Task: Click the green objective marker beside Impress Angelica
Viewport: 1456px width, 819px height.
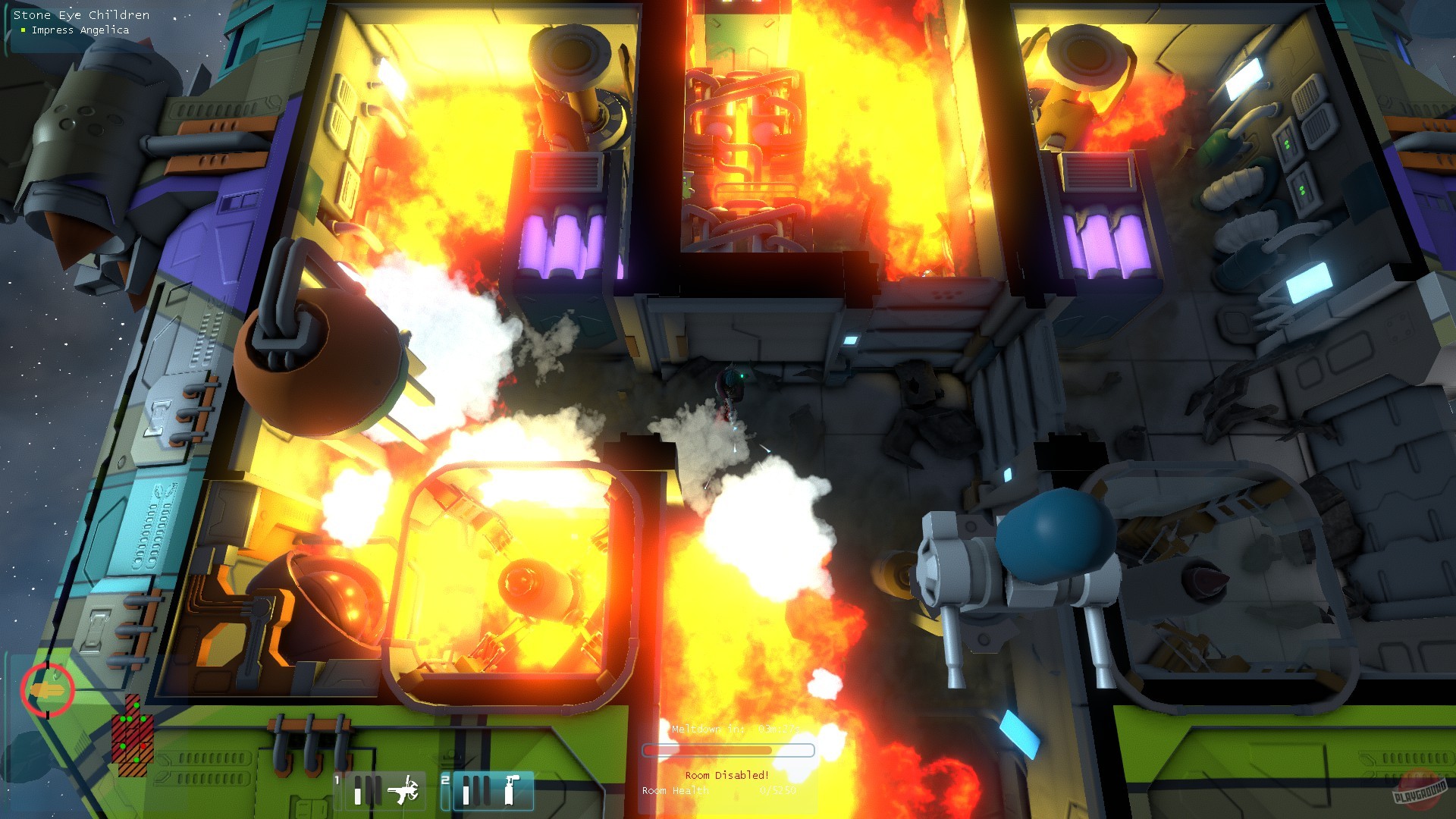Action: (x=21, y=30)
